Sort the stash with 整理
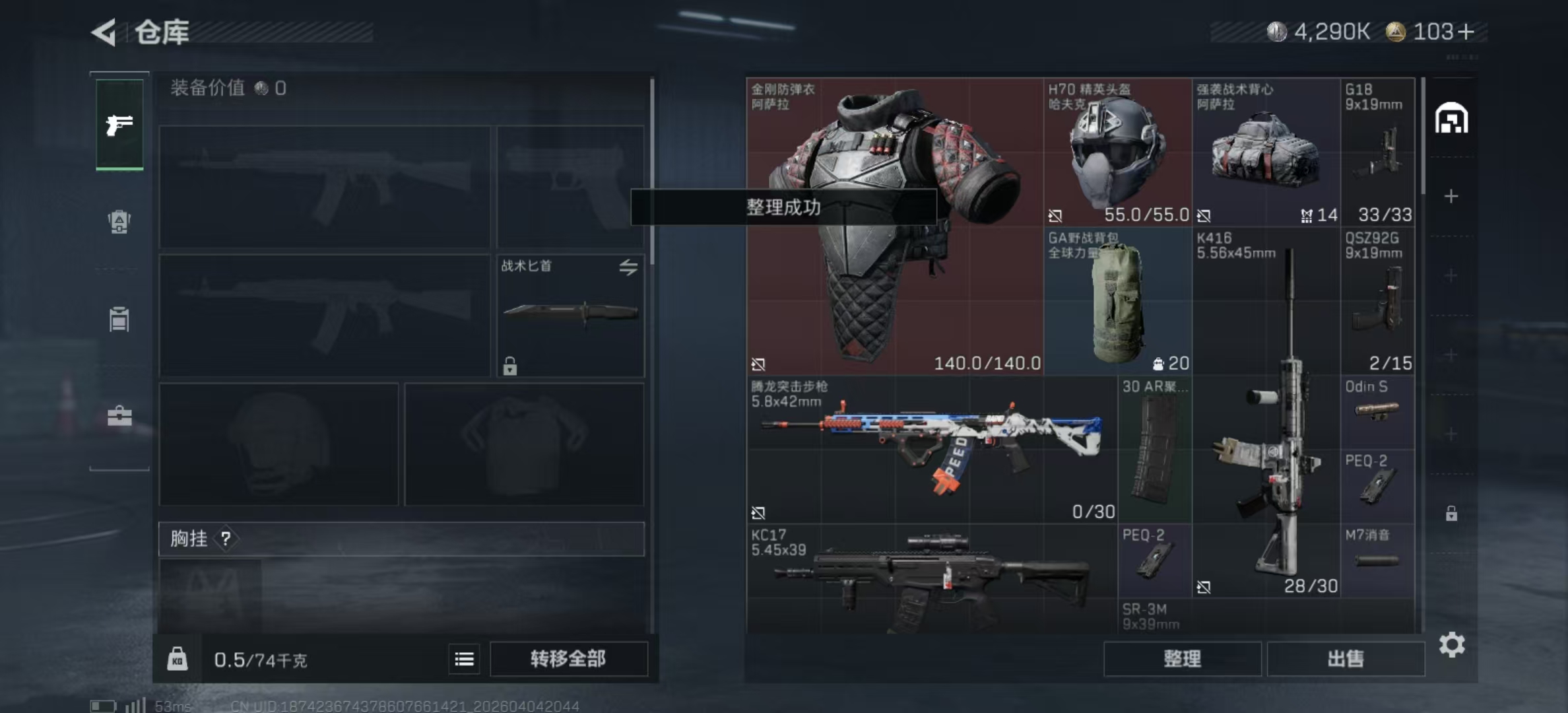The image size is (1568, 713). [1182, 659]
